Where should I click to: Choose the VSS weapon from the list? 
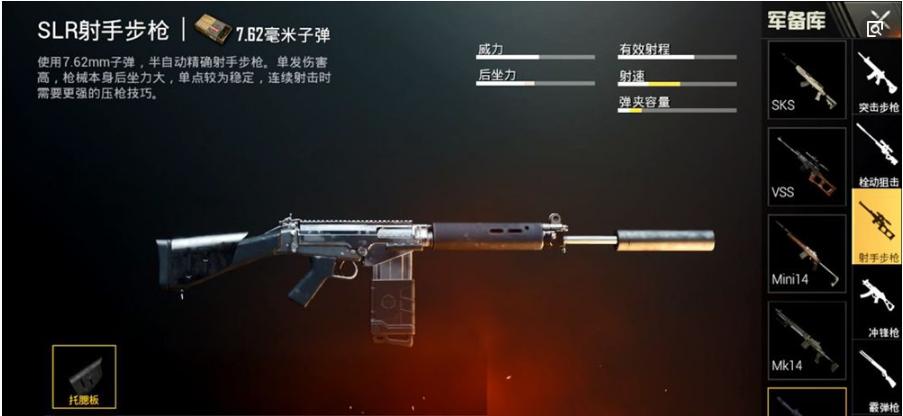point(806,166)
